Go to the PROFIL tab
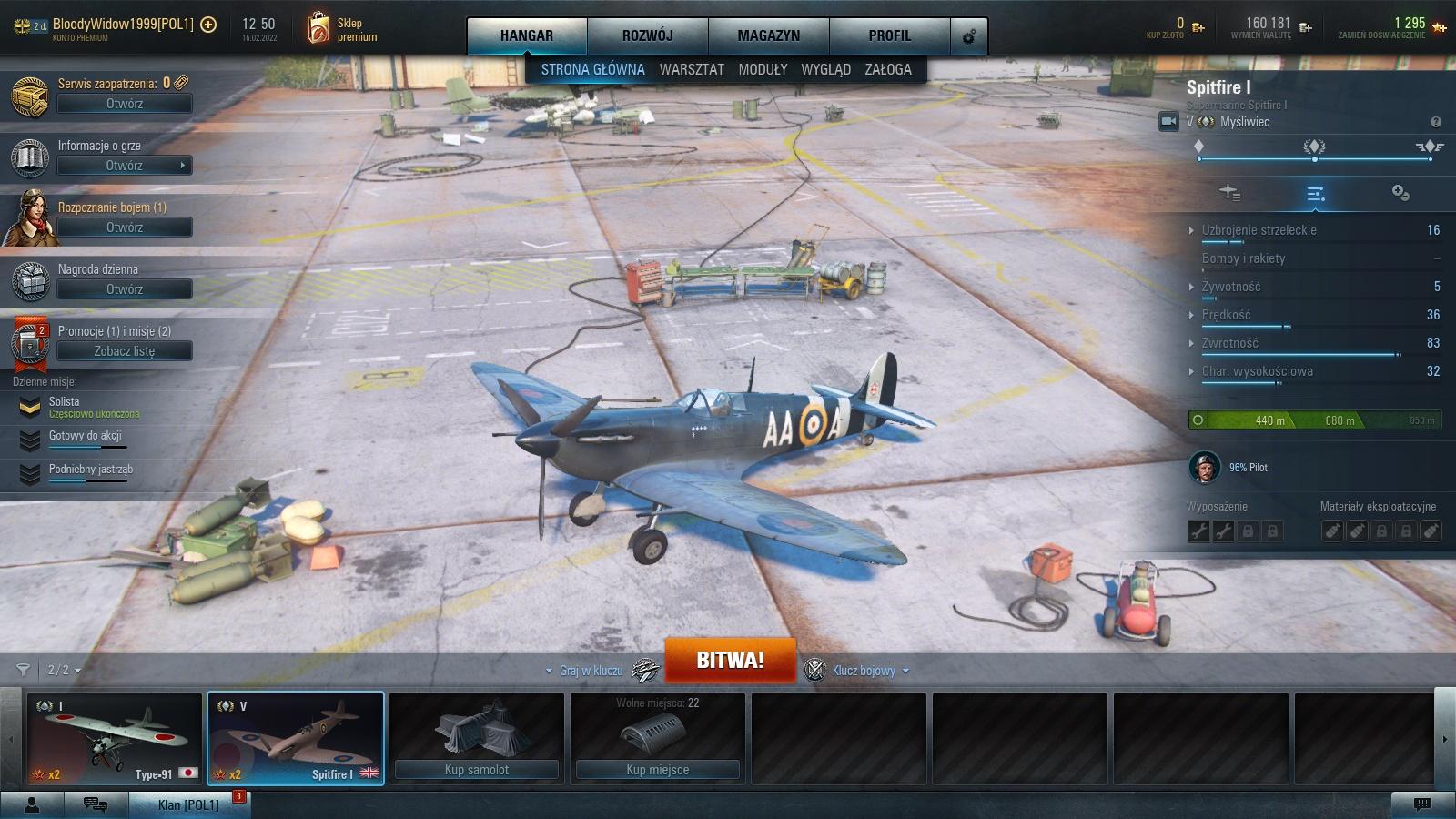The height and width of the screenshot is (819, 1456). (x=889, y=35)
